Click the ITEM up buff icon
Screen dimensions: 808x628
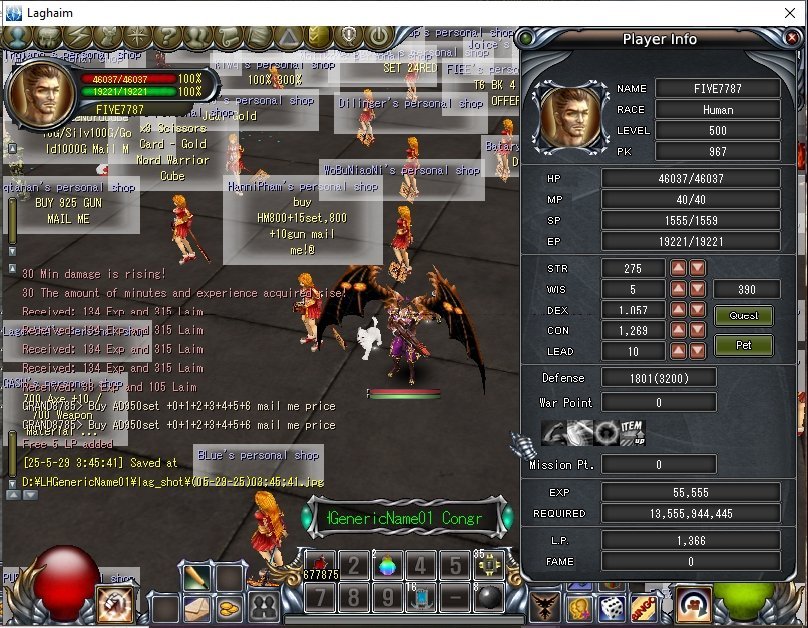634,433
